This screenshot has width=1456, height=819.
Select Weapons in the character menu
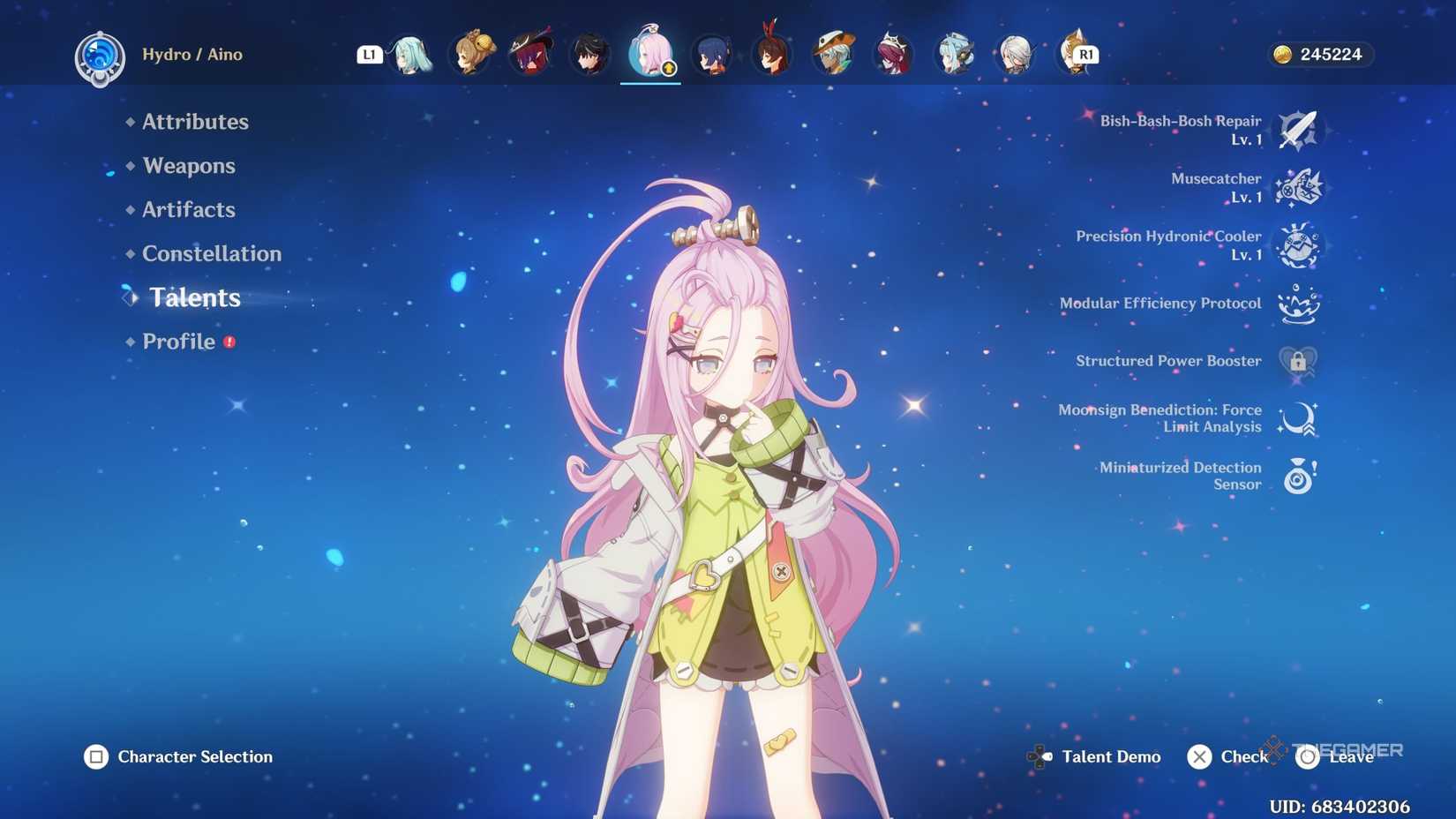point(189,166)
